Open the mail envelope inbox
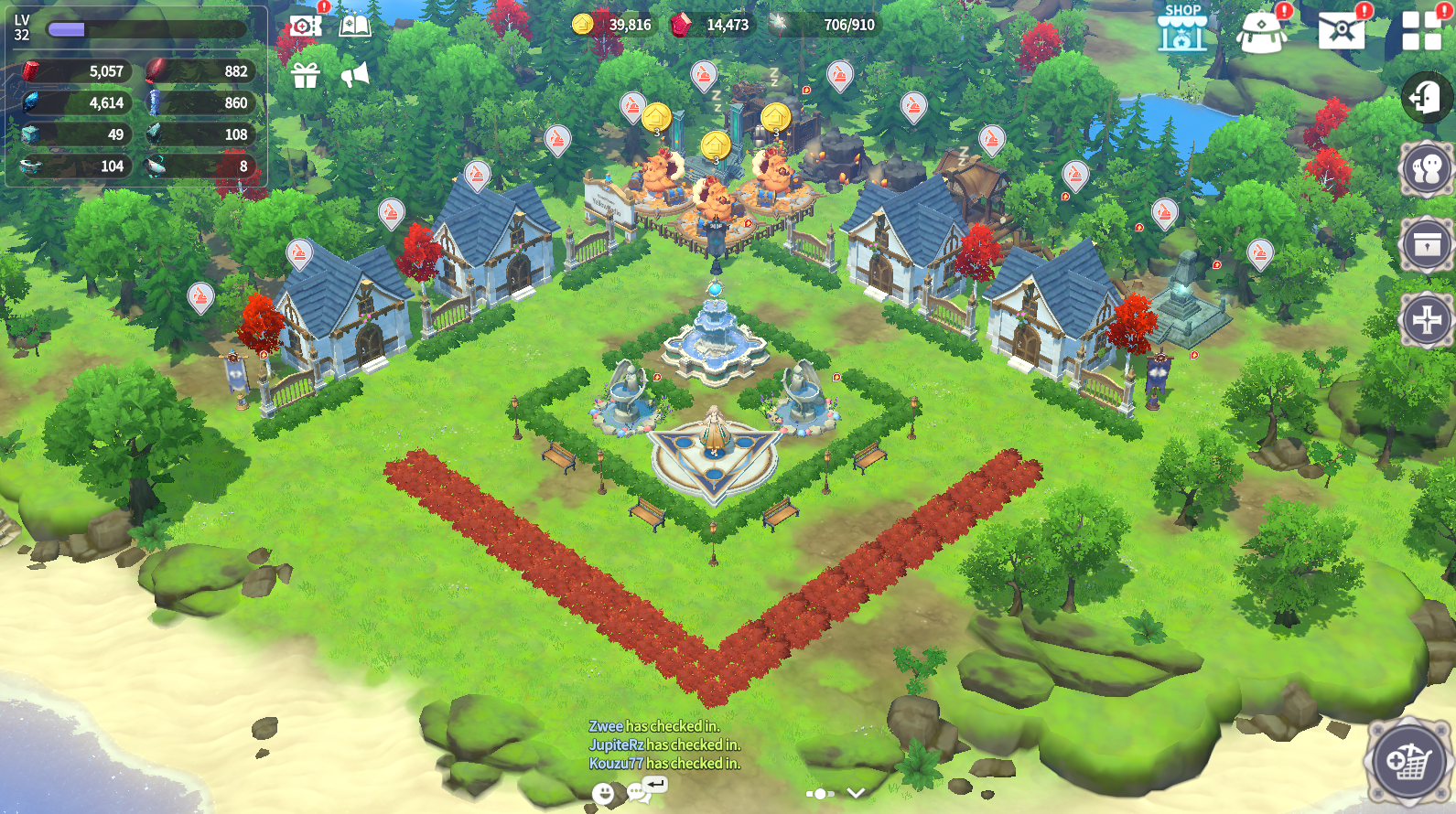 coord(1341,30)
